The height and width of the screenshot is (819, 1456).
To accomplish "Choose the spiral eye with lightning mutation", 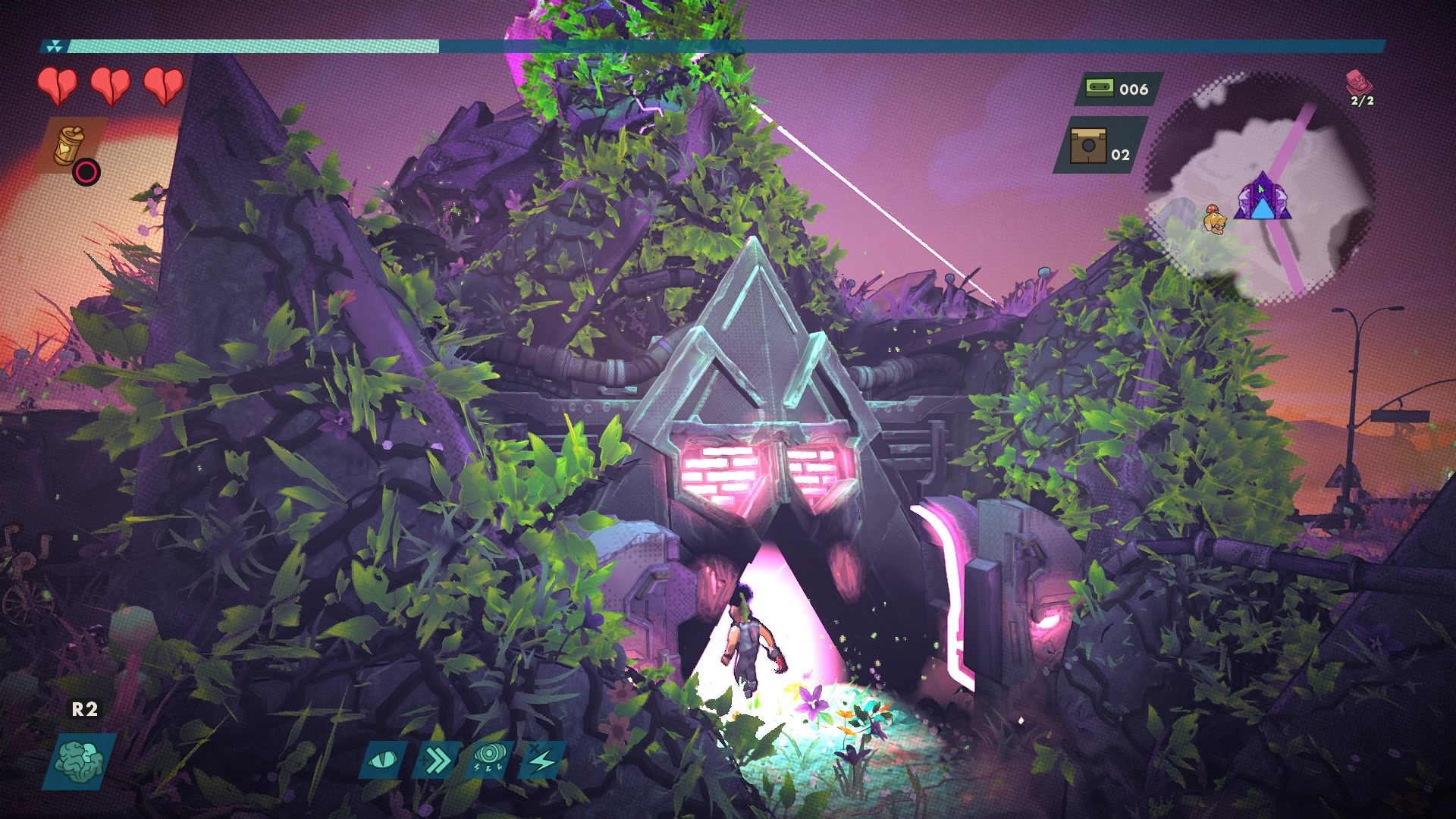I will (x=489, y=759).
